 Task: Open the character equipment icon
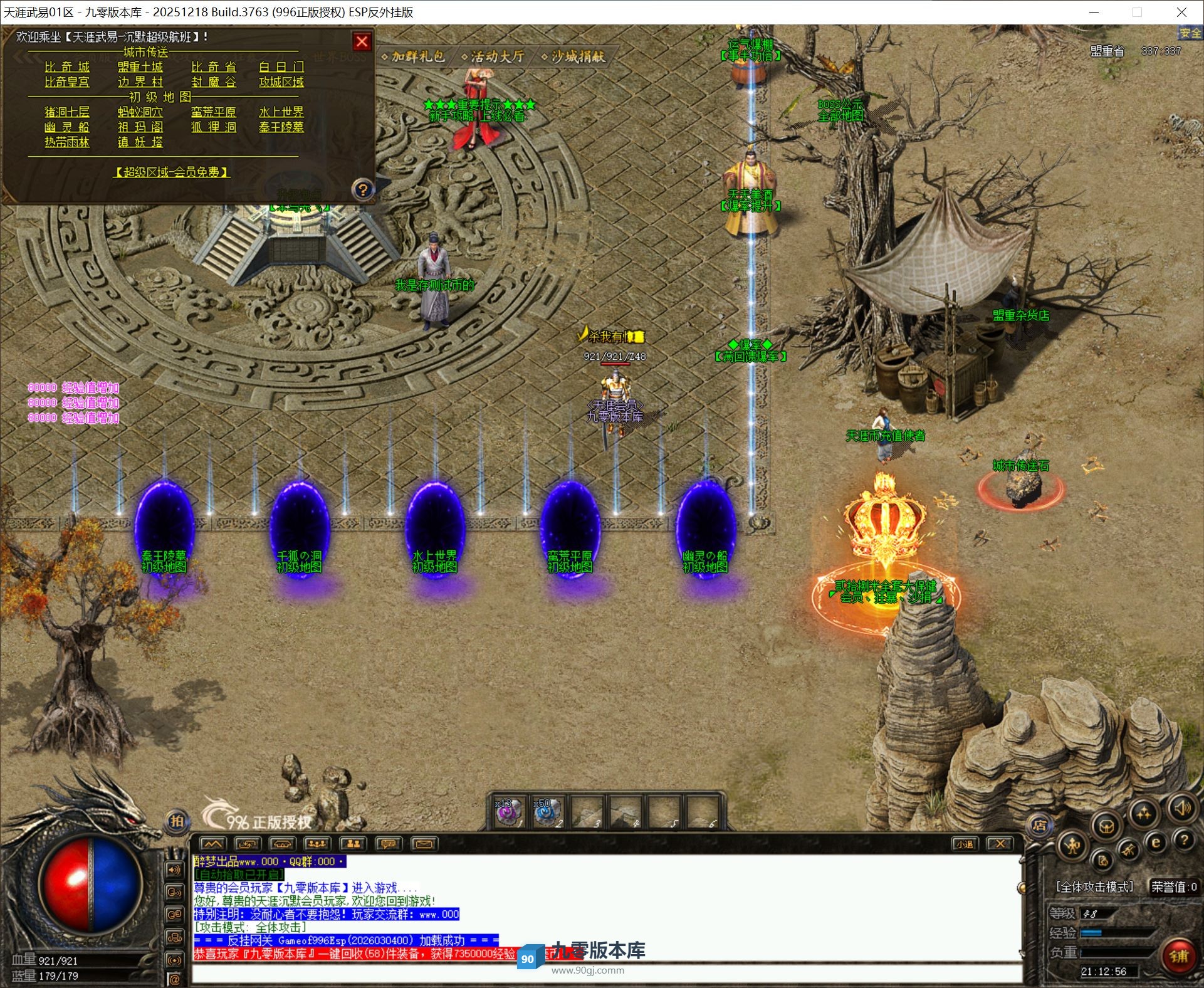[x=1072, y=846]
